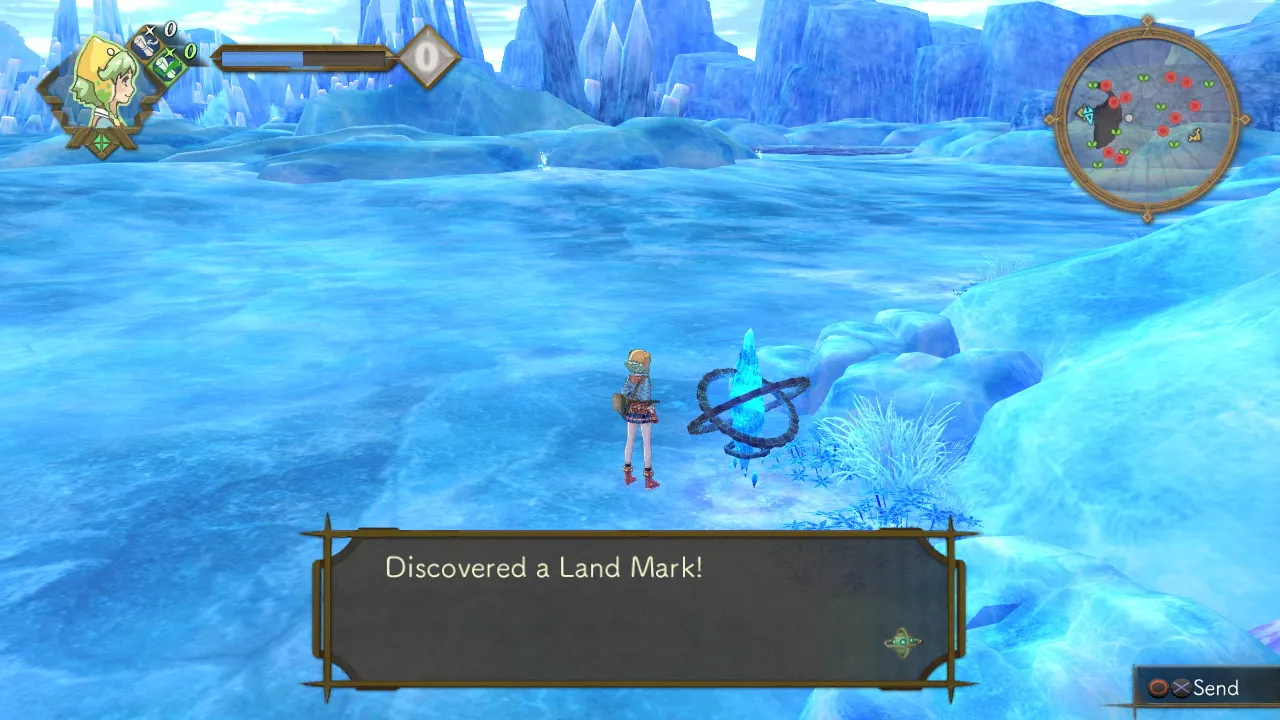Select the Send button
Viewport: 1280px width, 720px height.
pos(1210,688)
